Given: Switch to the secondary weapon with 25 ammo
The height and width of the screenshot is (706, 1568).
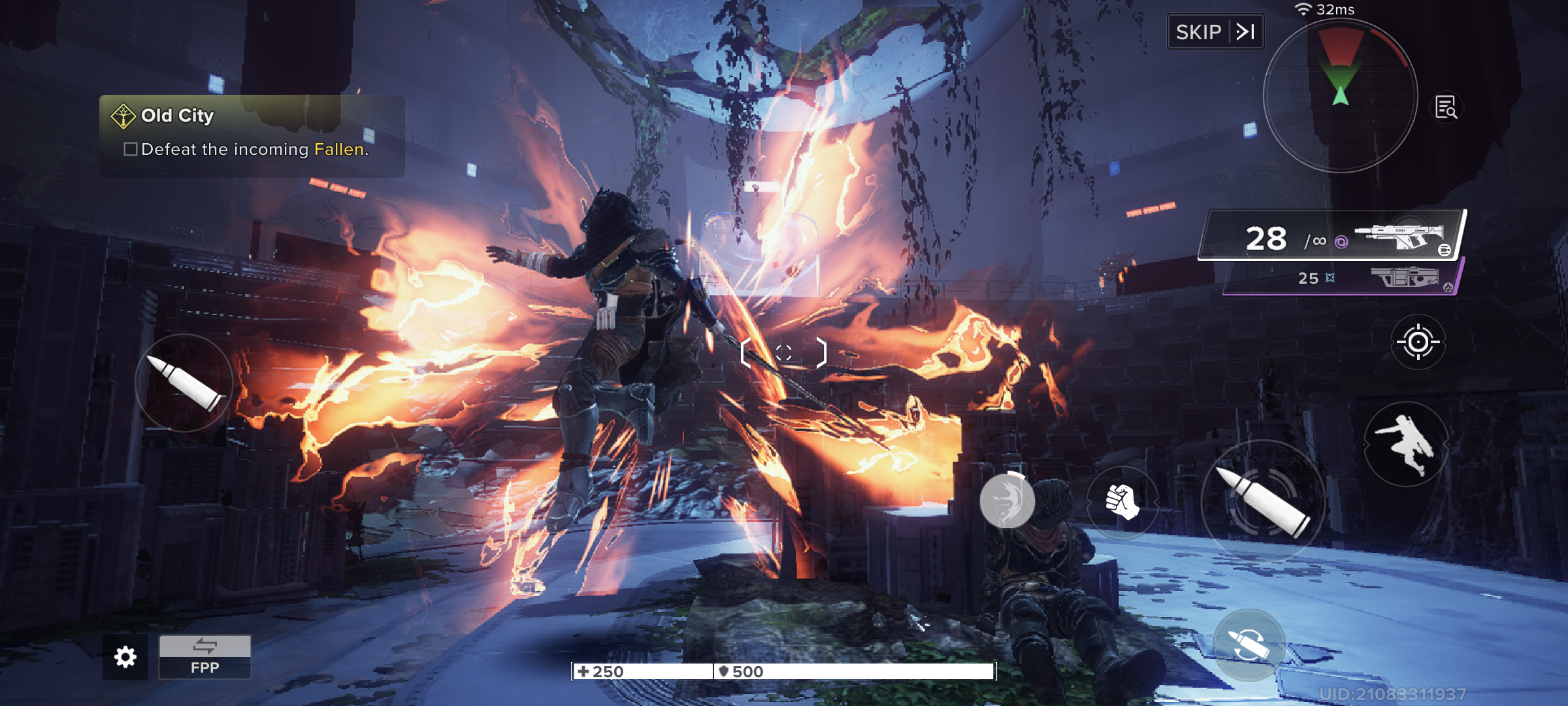Looking at the screenshot, I should pos(1341,278).
